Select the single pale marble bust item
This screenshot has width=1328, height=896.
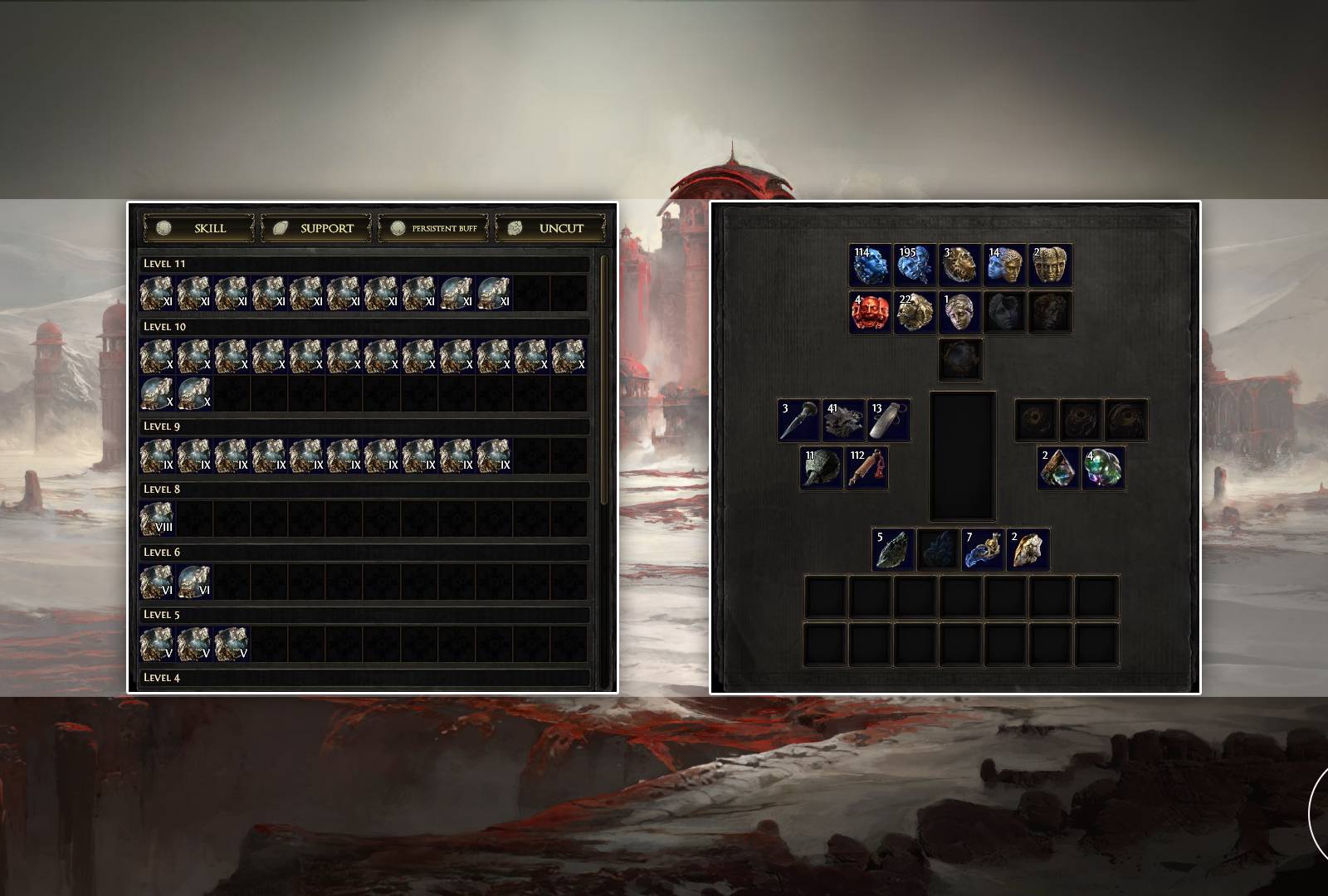959,312
